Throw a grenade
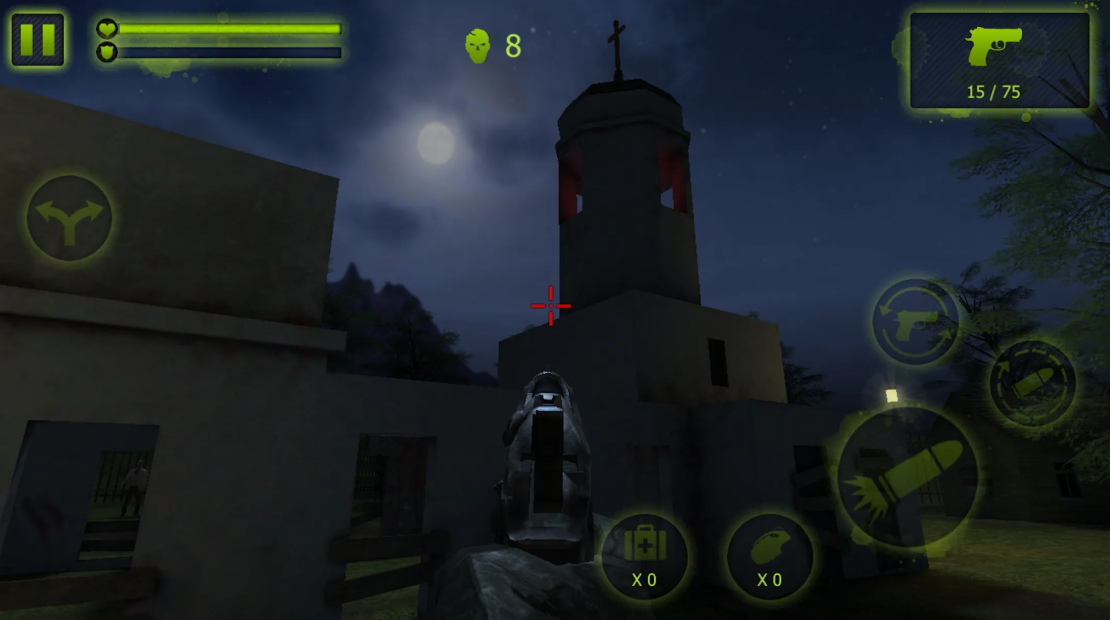Image resolution: width=1110 pixels, height=620 pixels. click(769, 556)
